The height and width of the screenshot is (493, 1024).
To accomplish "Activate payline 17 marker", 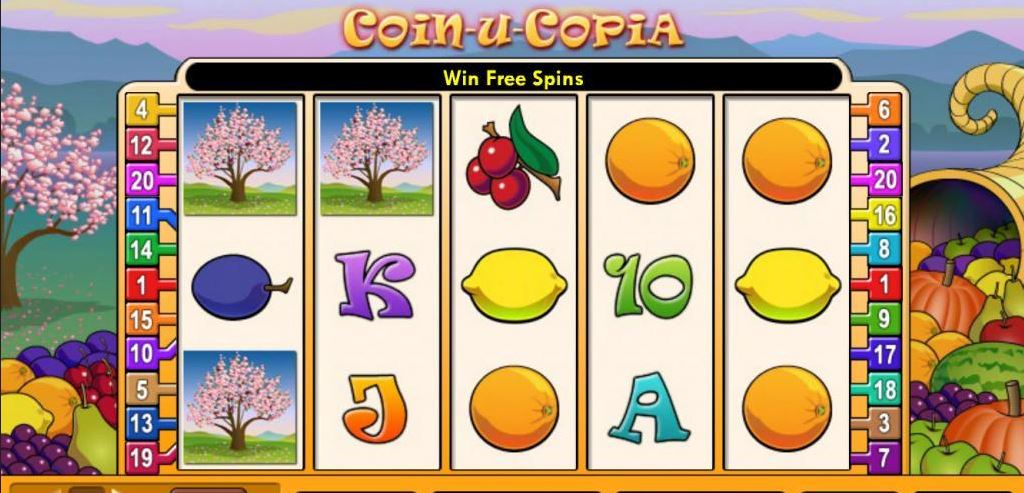I will coord(884,354).
